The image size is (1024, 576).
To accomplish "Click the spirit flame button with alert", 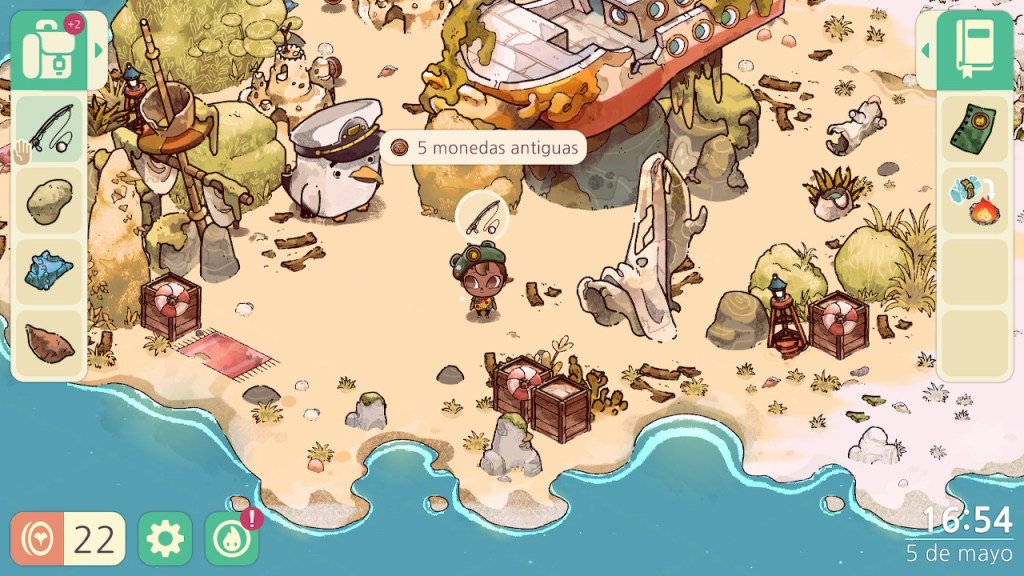I will (231, 539).
